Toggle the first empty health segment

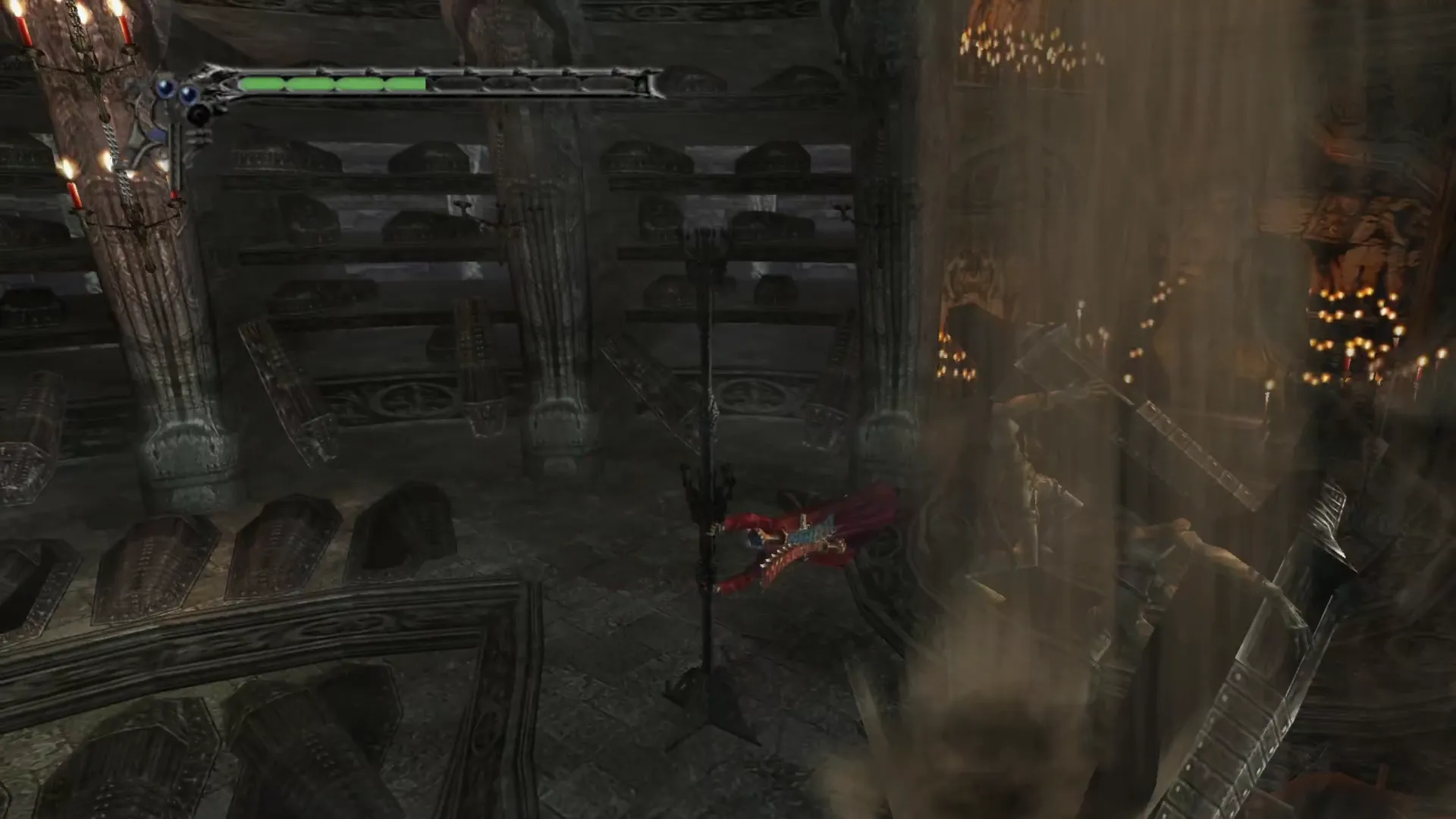[455, 83]
